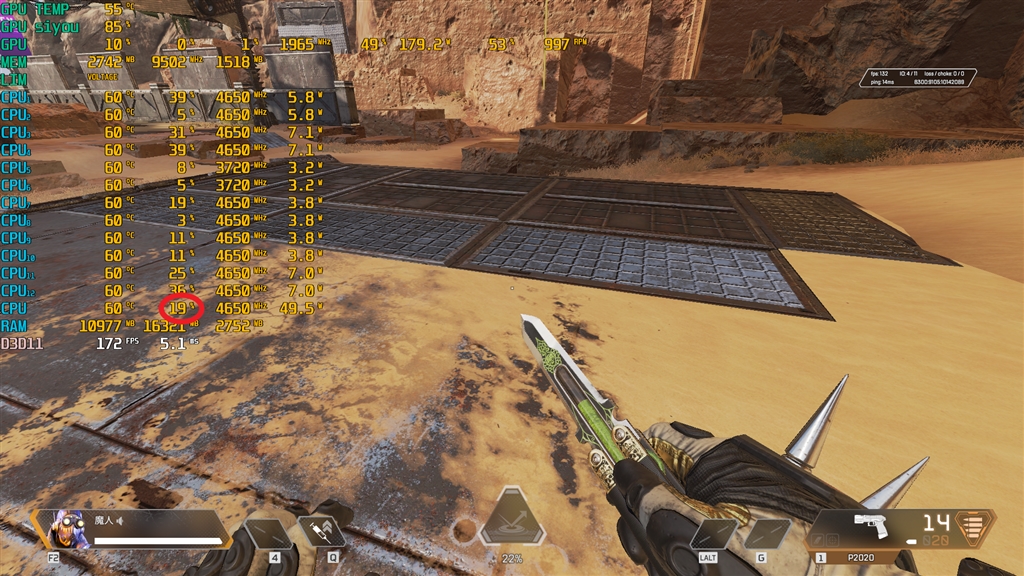1024x576 pixels.
Task: Select the empty healing slot beside Stim
Action: (x=269, y=533)
